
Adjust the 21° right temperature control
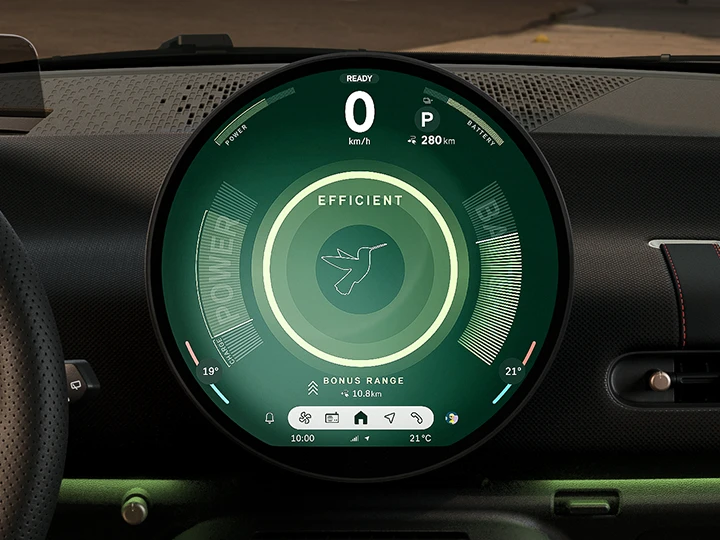point(512,371)
